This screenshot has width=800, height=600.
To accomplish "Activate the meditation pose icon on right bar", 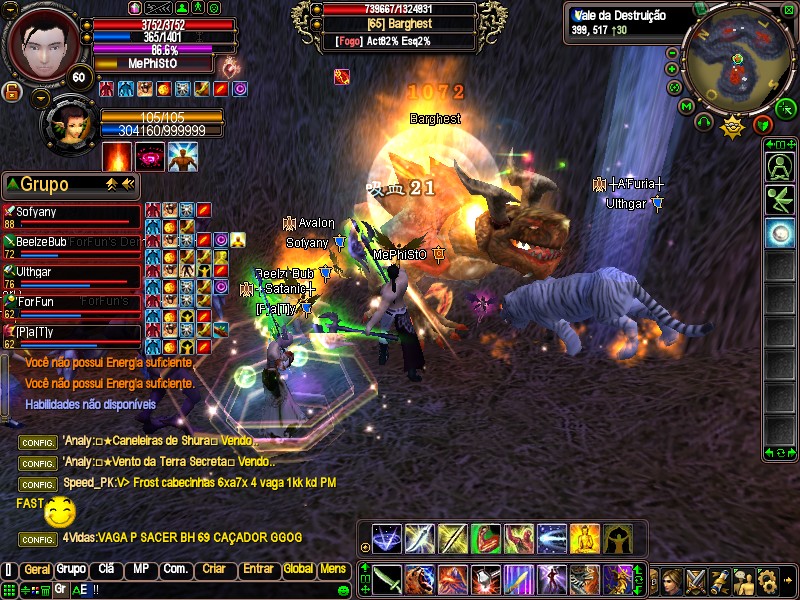I will [779, 167].
